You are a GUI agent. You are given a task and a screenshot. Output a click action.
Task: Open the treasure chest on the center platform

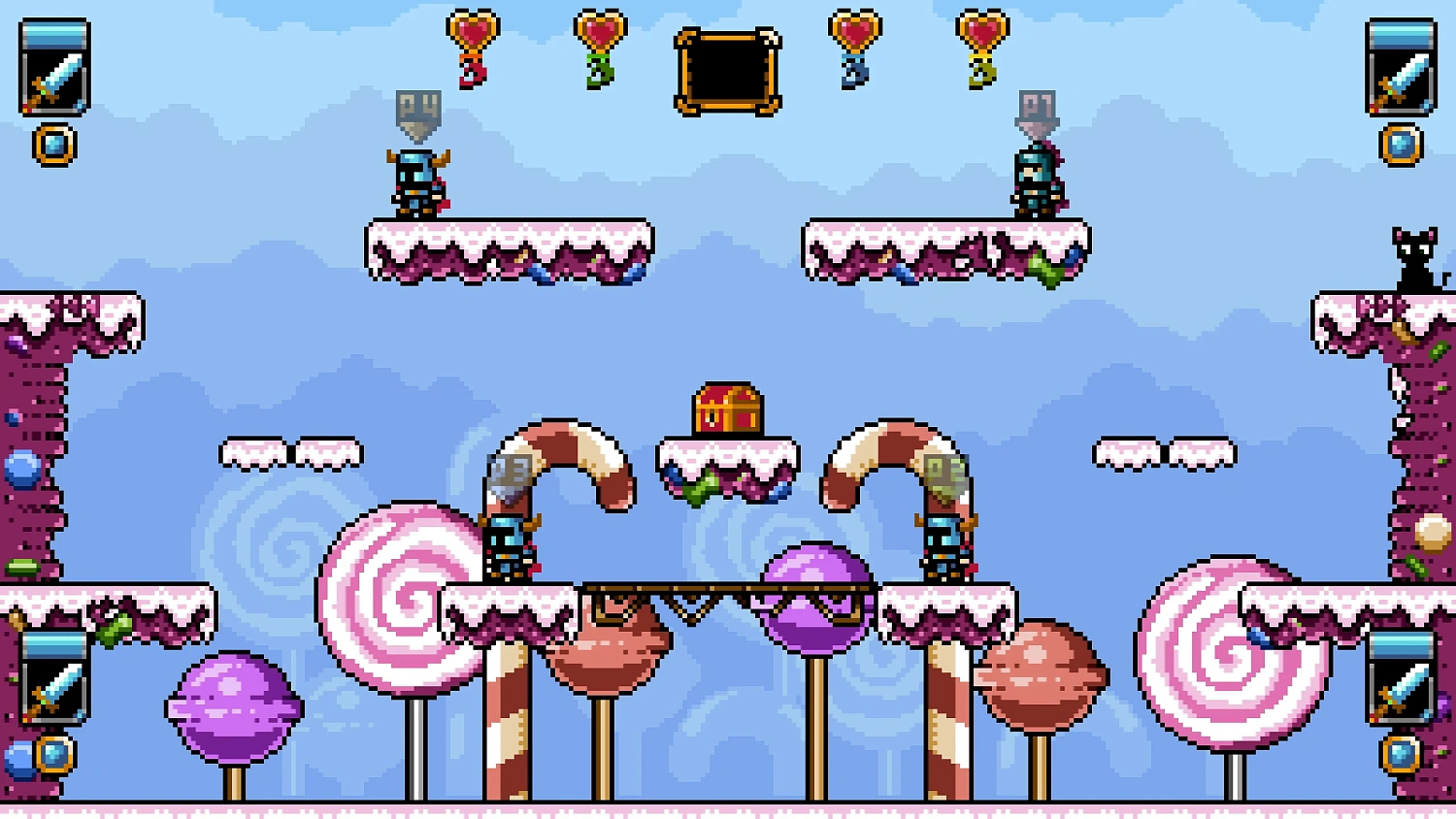[726, 408]
